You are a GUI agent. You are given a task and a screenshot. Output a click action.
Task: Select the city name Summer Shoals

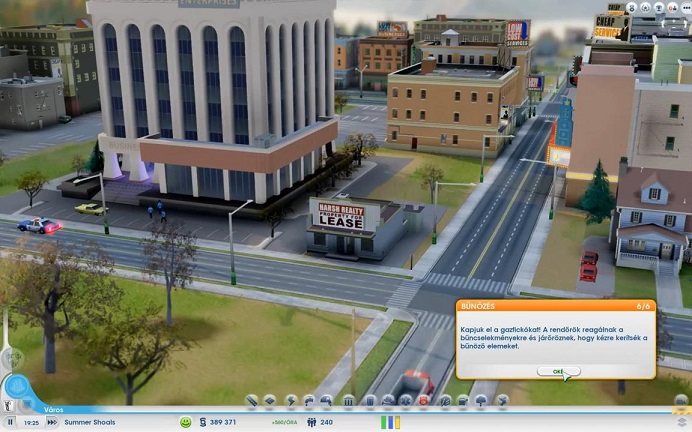coord(90,422)
